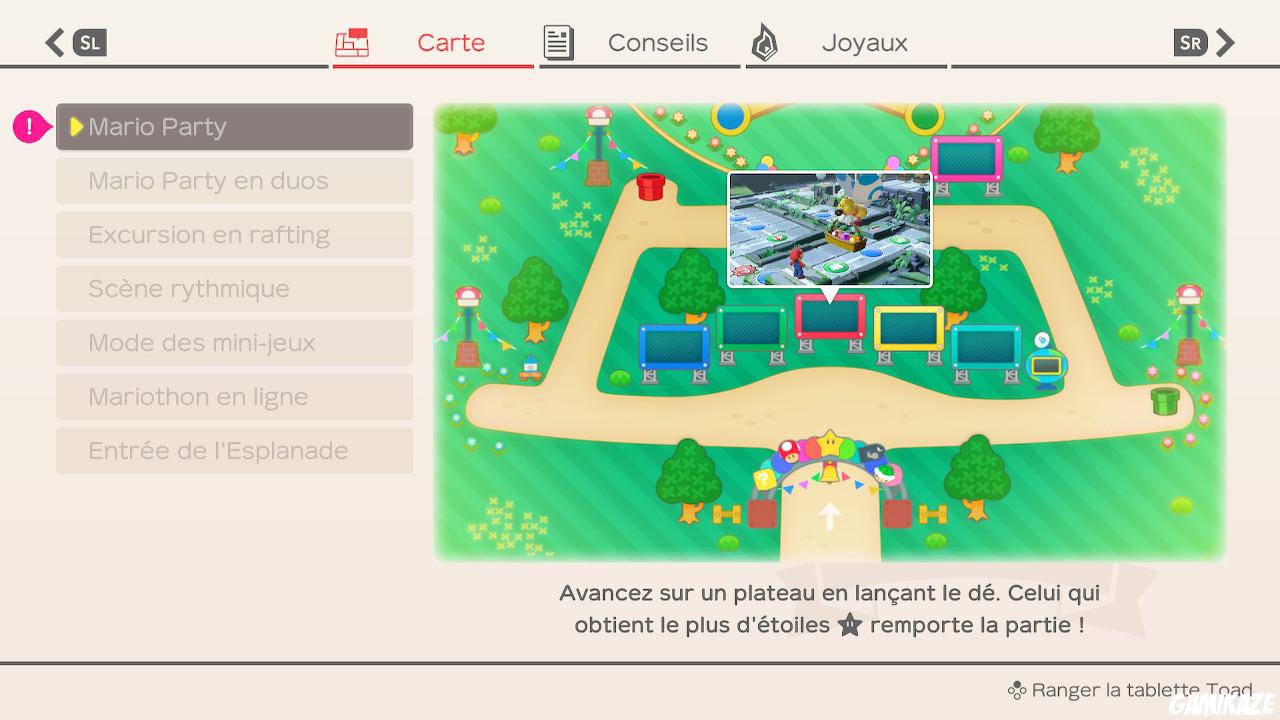Click the board preview popup above the red screen
The width and height of the screenshot is (1280, 720).
coord(829,229)
